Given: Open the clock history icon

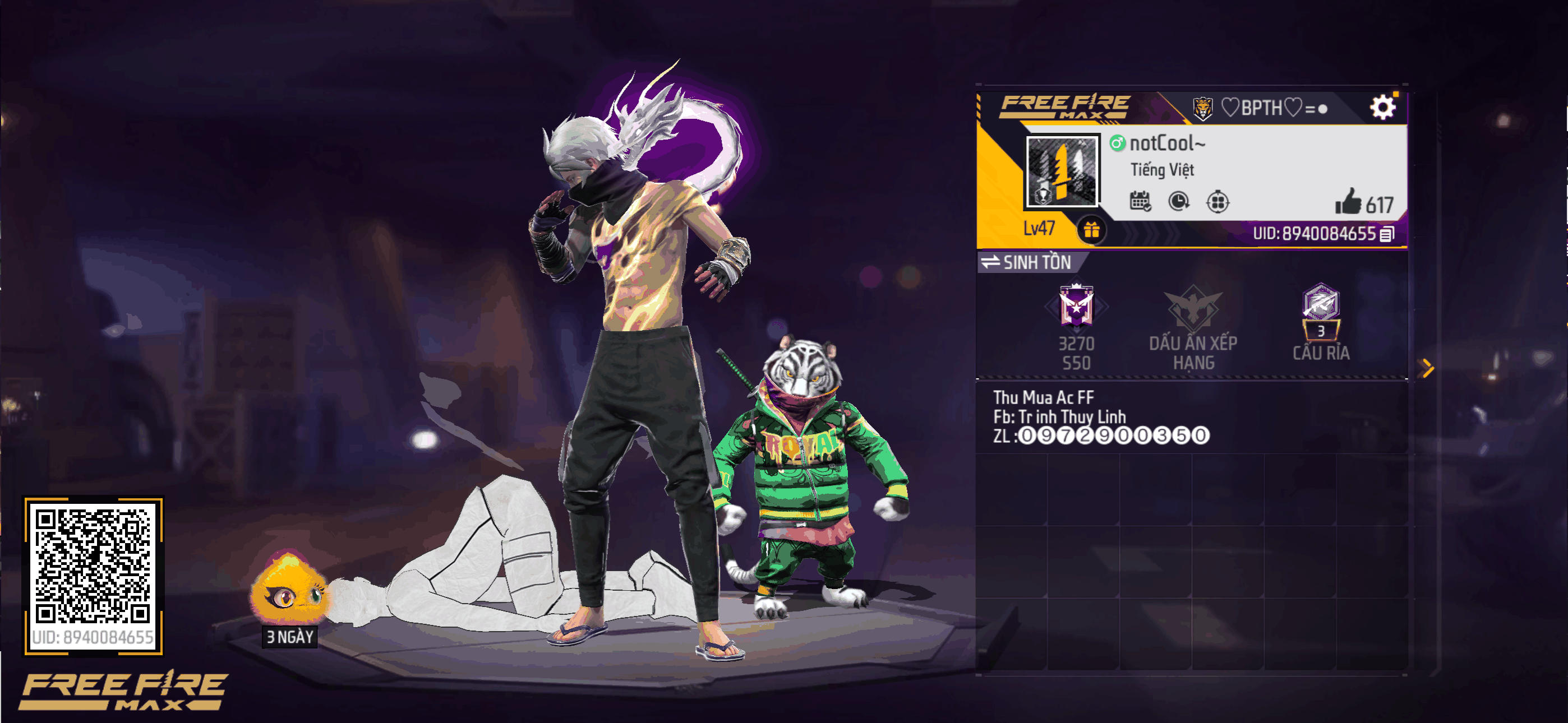Looking at the screenshot, I should pyautogui.click(x=1179, y=201).
